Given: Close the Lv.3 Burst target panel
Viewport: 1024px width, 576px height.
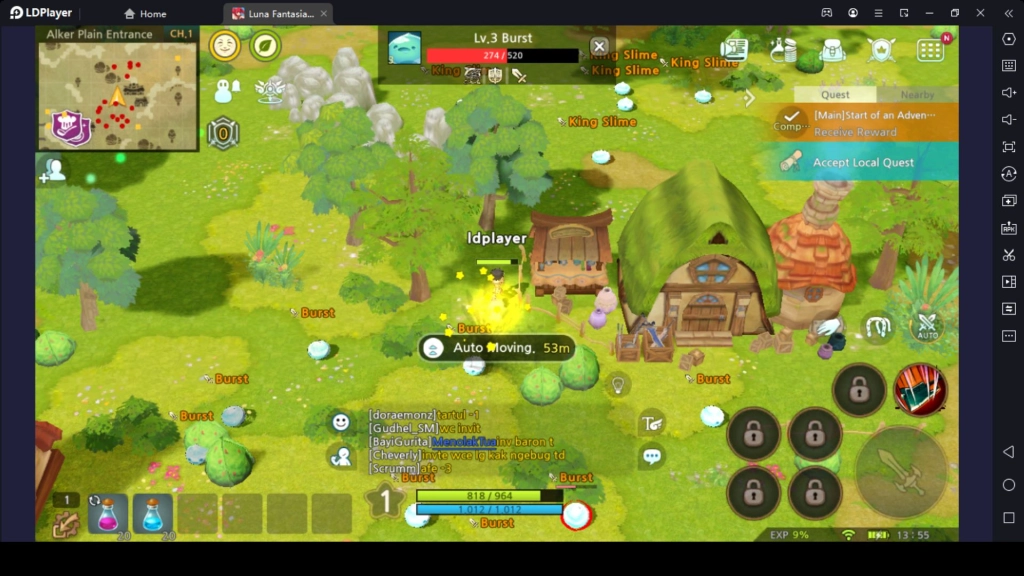Looking at the screenshot, I should click(599, 46).
